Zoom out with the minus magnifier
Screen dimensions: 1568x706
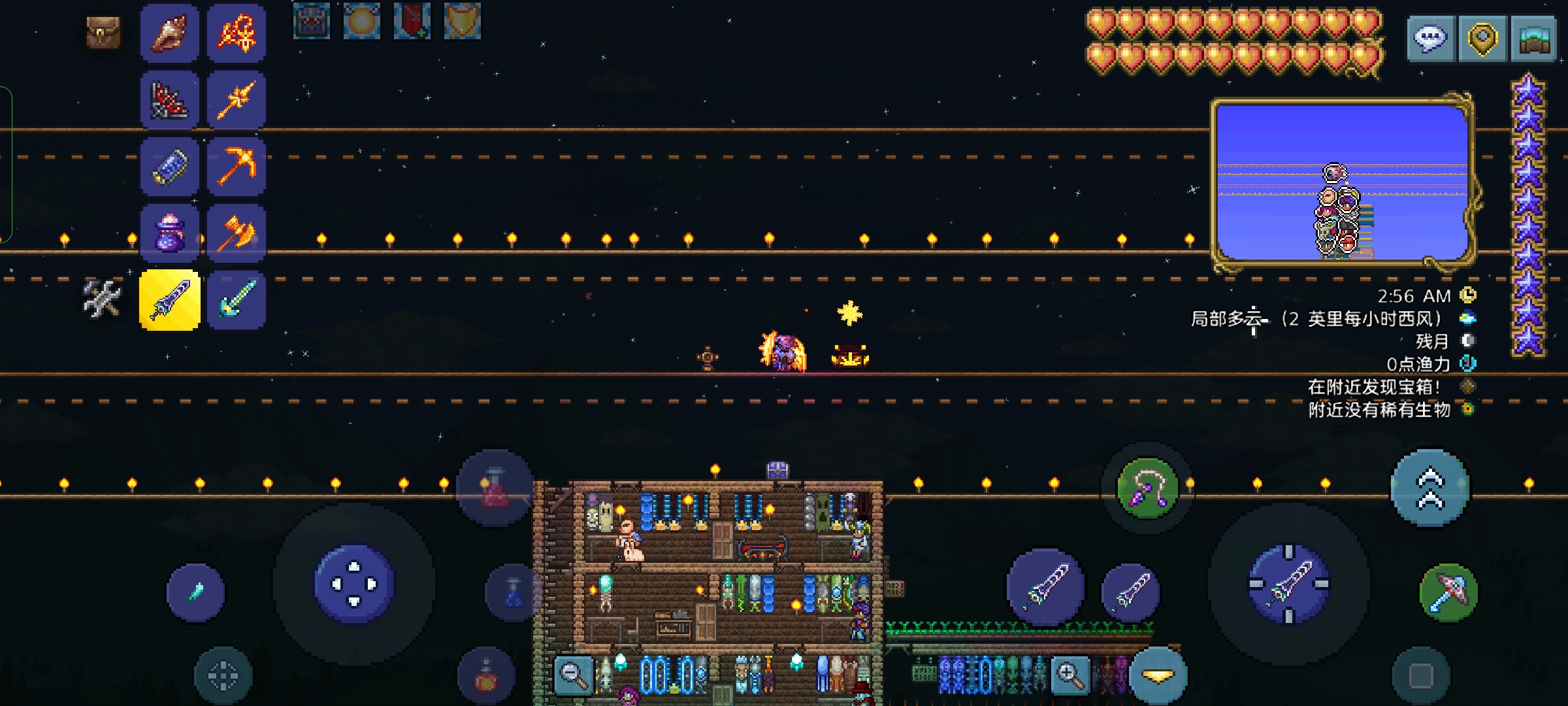coord(574,674)
